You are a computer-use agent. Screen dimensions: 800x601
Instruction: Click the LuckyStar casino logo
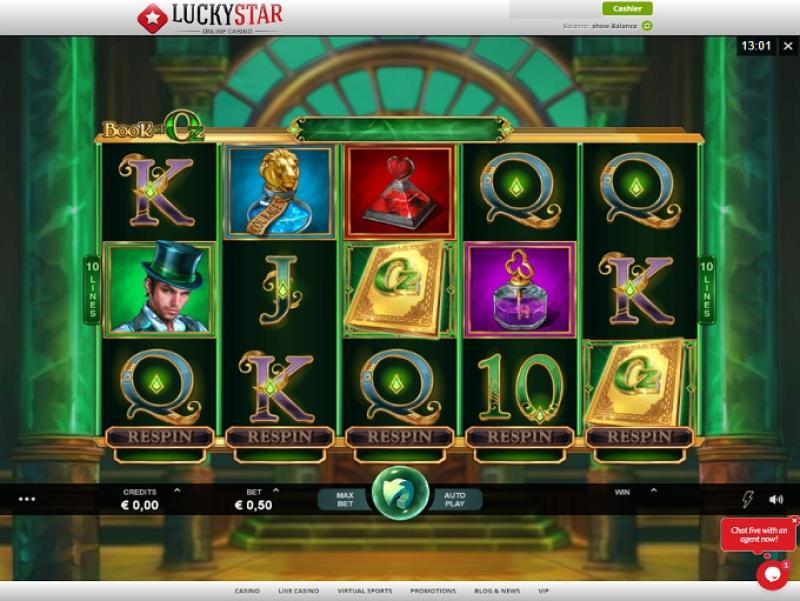click(209, 17)
